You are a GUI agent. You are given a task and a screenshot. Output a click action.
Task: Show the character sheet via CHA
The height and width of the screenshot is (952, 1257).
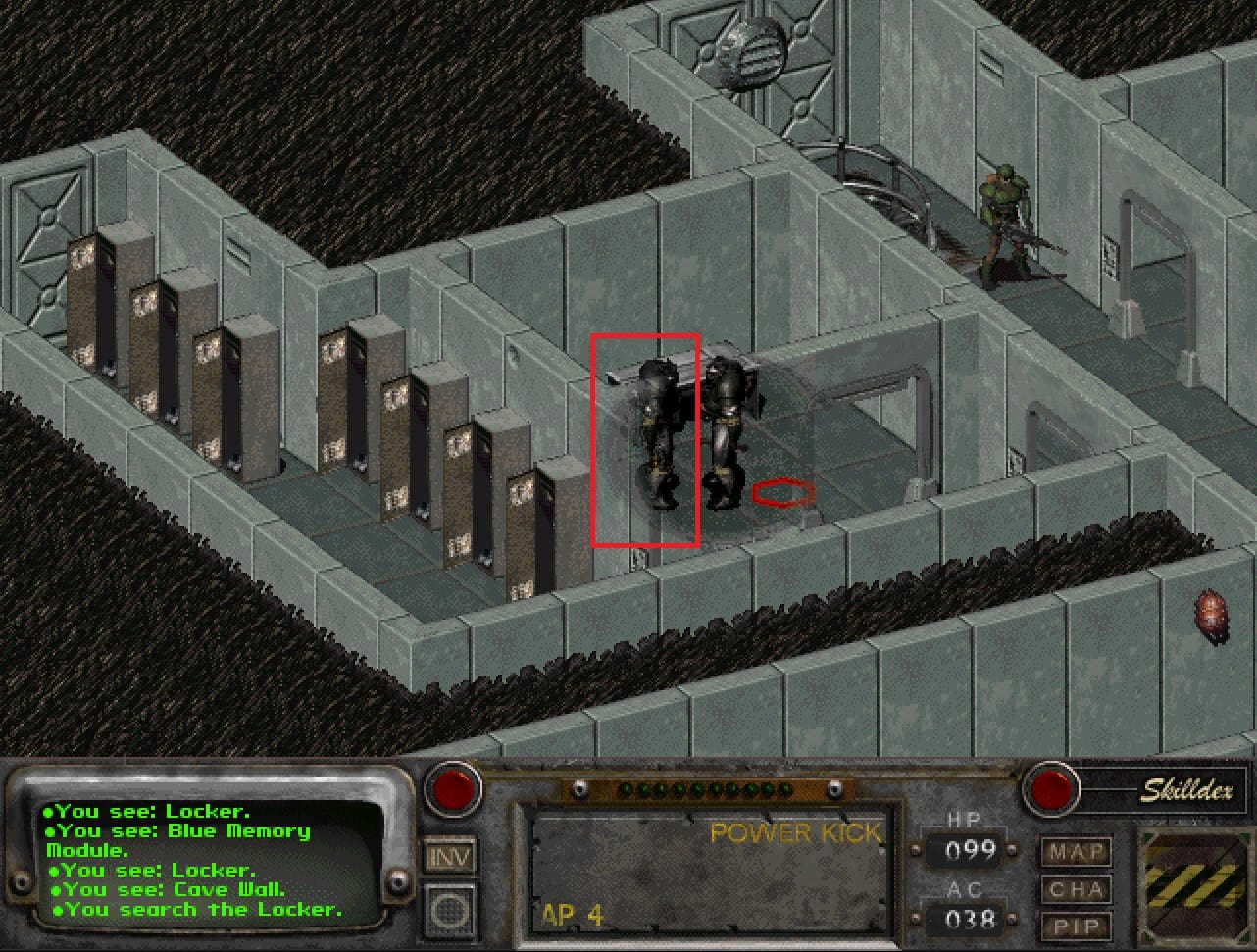click(1076, 890)
